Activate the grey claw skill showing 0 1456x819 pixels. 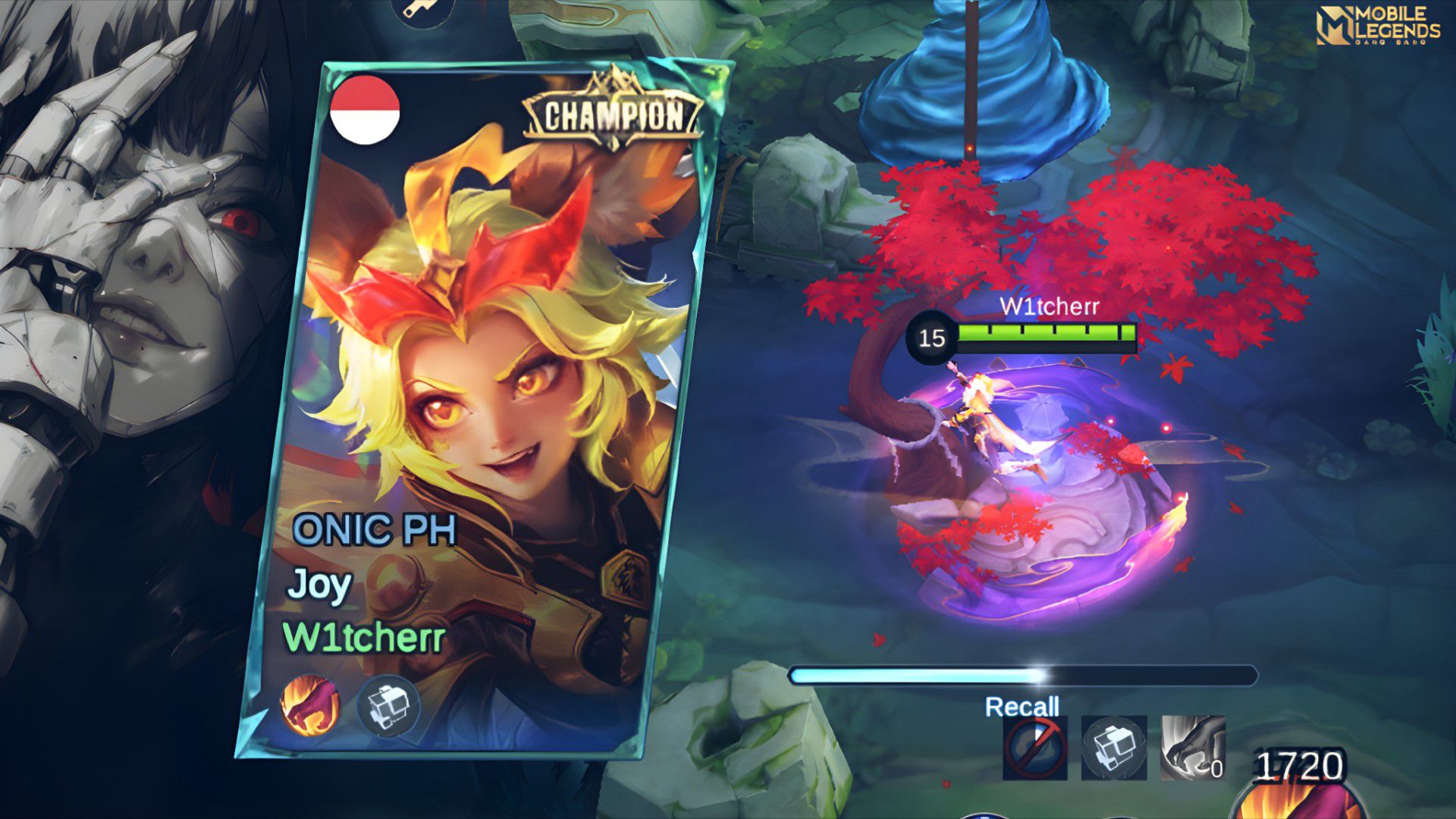click(1193, 748)
